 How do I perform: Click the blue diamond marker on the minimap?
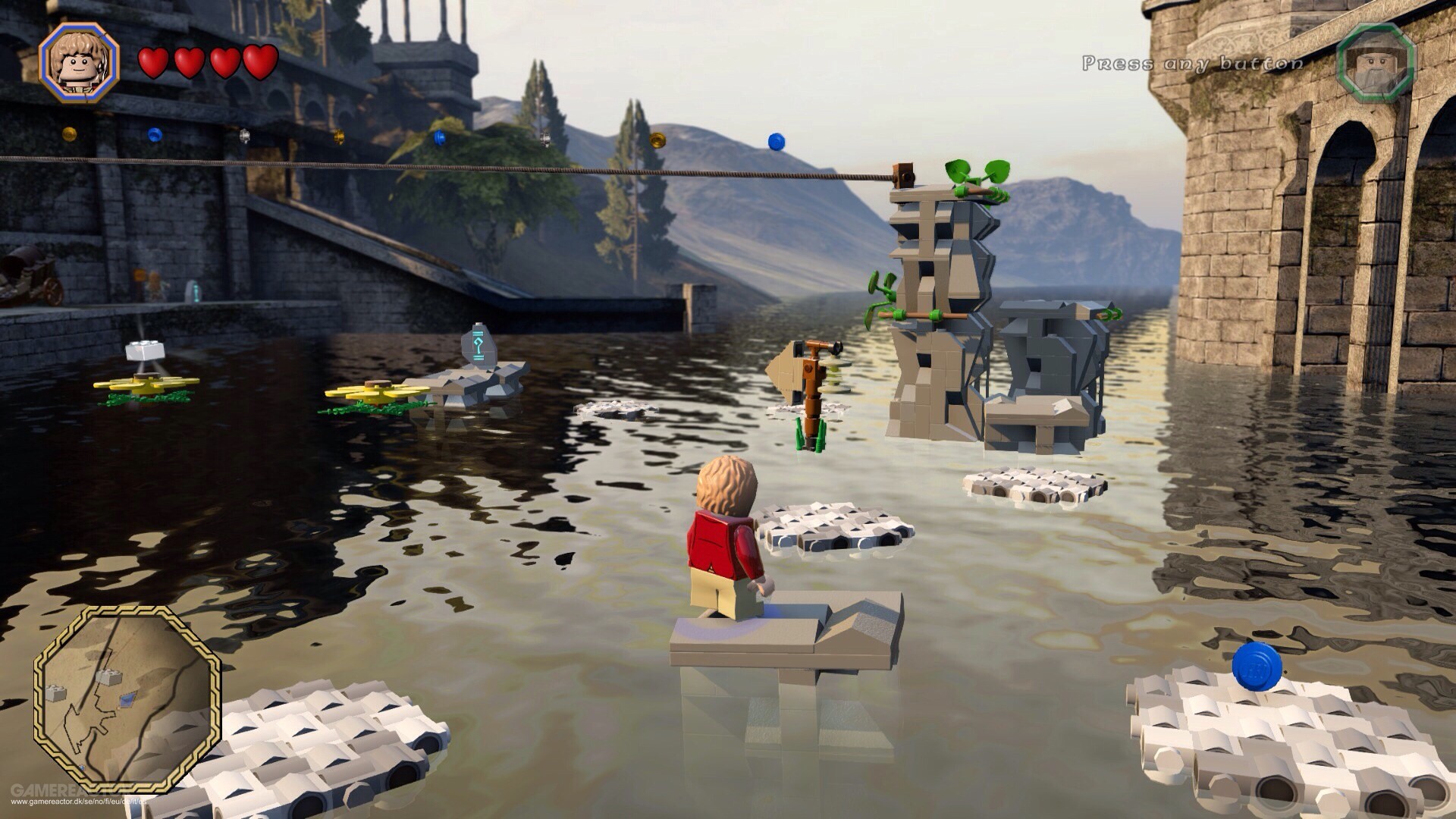(126, 699)
